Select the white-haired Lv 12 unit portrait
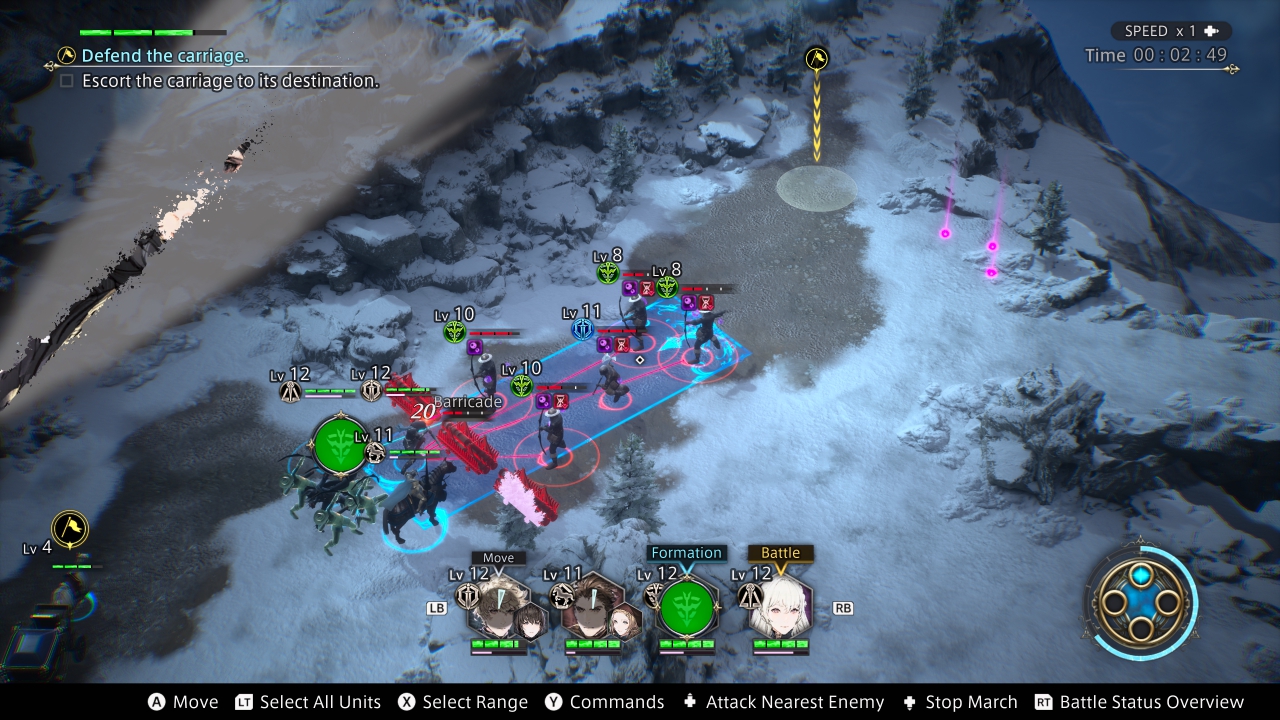The image size is (1280, 720). click(x=780, y=606)
